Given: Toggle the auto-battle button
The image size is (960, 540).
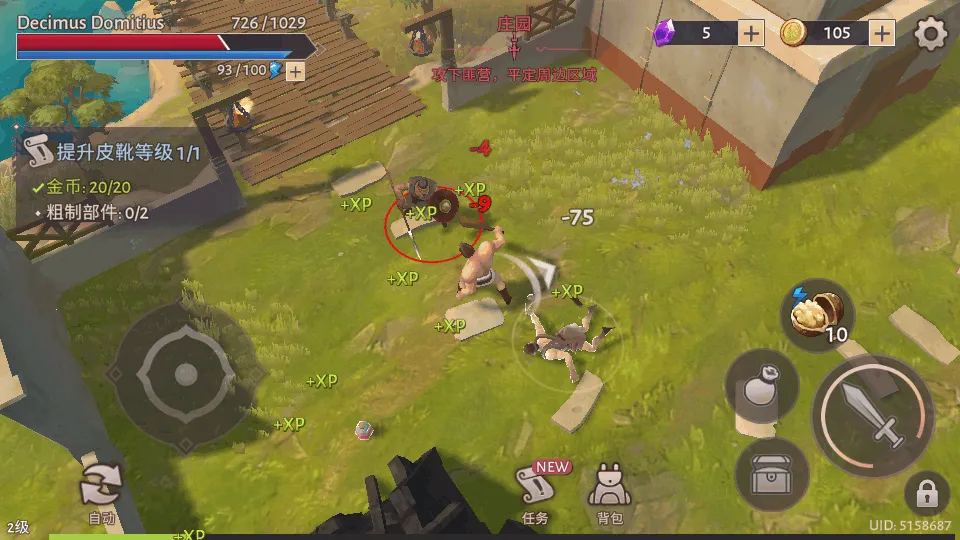Looking at the screenshot, I should pos(101,490).
